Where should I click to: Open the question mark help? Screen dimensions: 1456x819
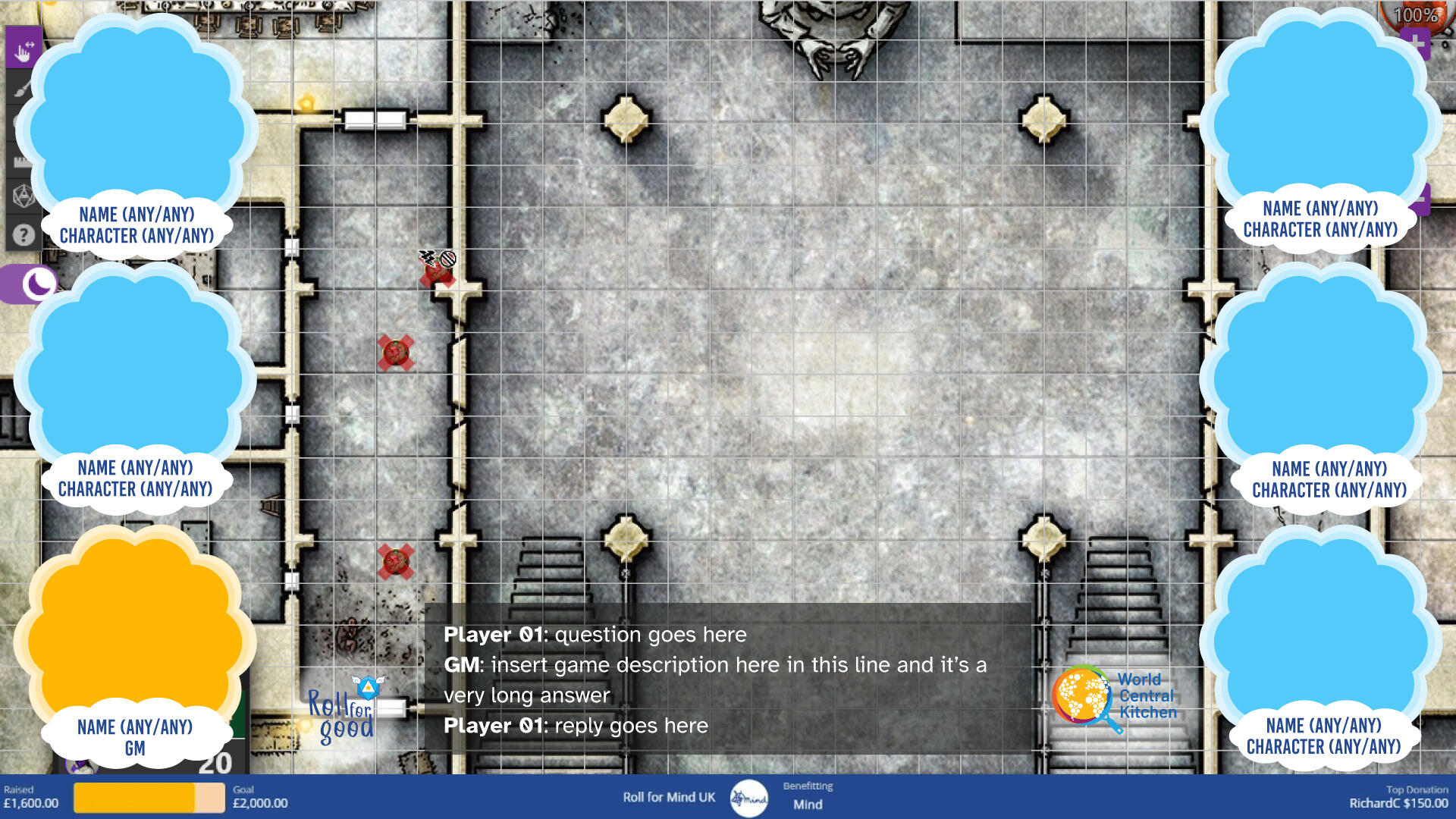point(23,235)
